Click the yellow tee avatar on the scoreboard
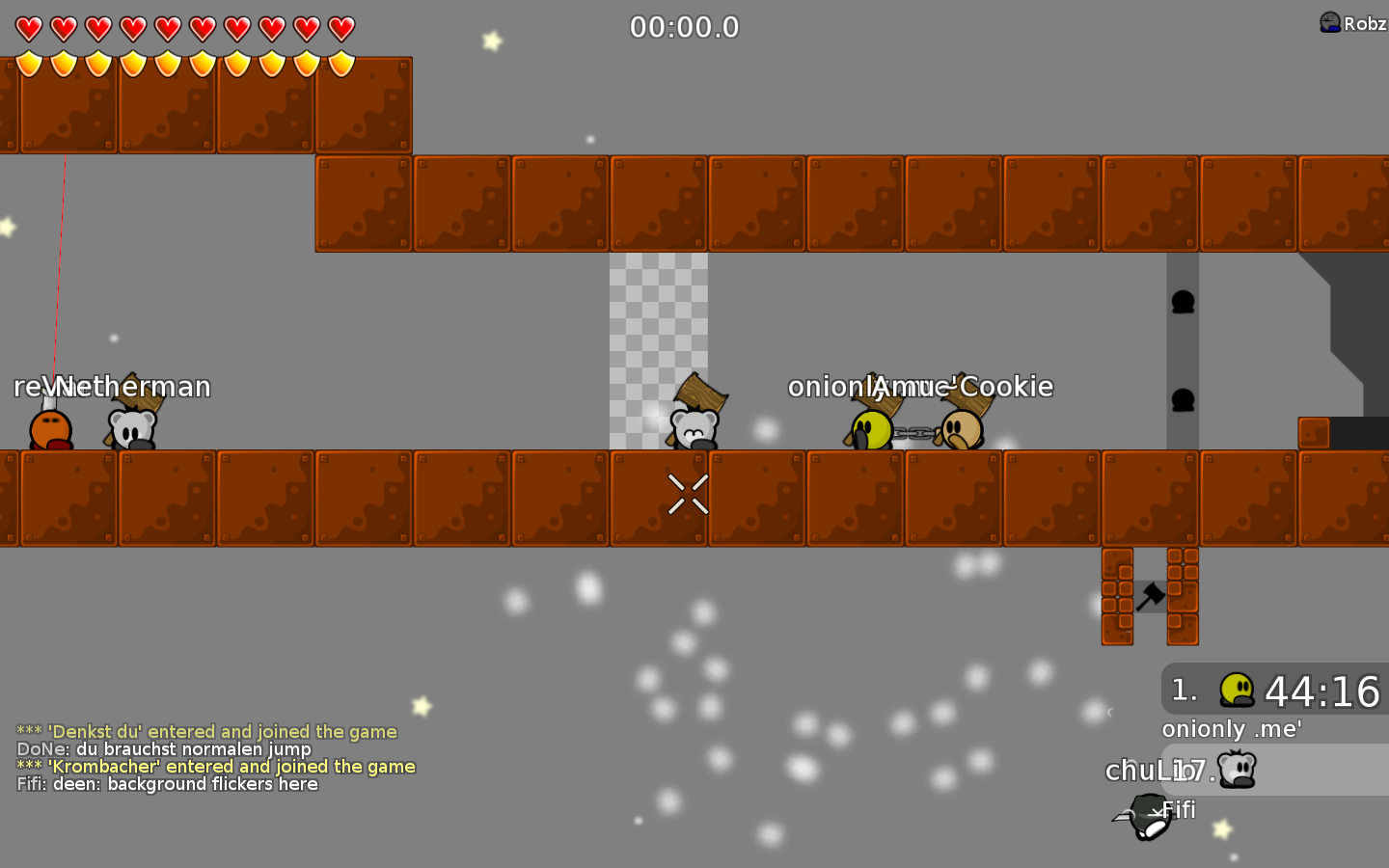 point(1236,689)
